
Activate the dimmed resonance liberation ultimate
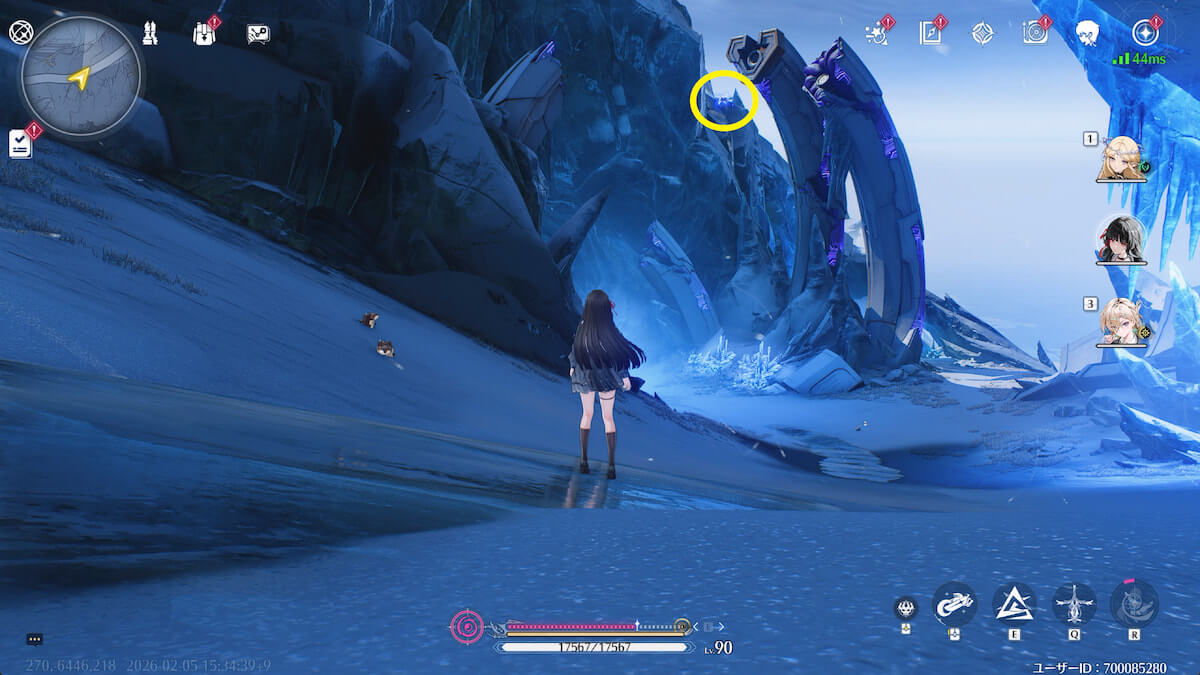pyautogui.click(x=1134, y=604)
